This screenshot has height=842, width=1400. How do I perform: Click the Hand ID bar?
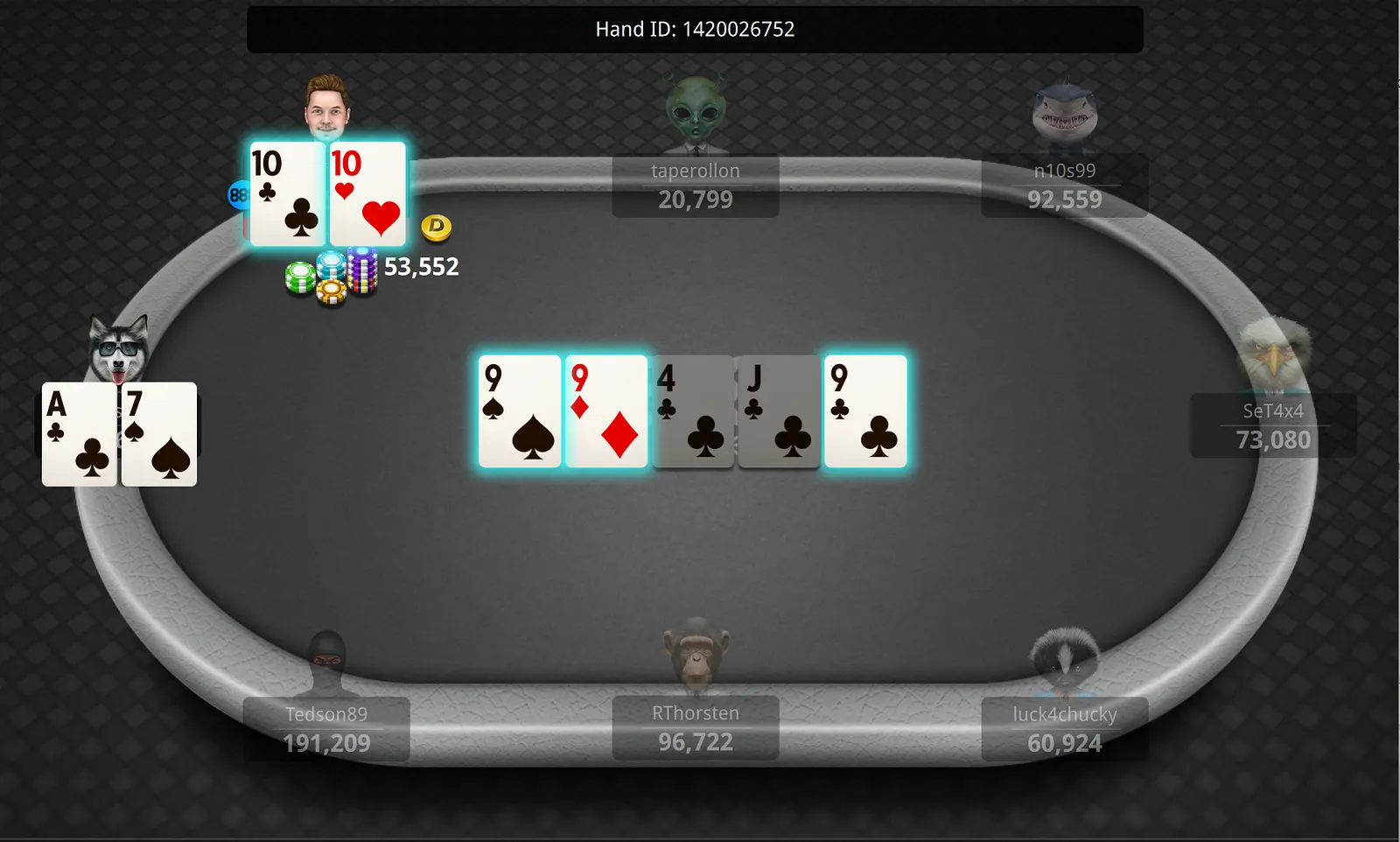(695, 30)
